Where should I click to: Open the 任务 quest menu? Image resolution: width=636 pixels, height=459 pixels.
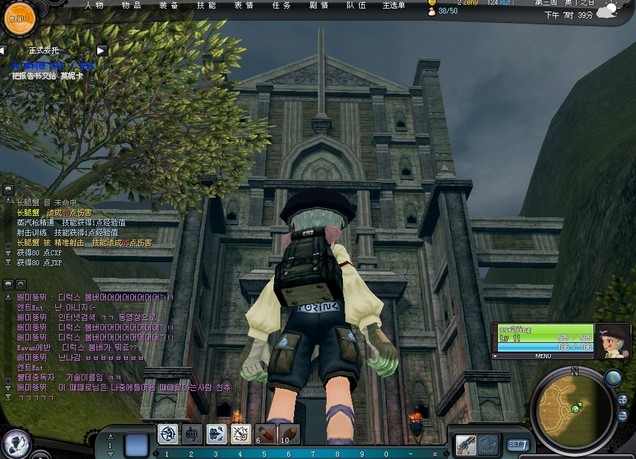[x=281, y=5]
